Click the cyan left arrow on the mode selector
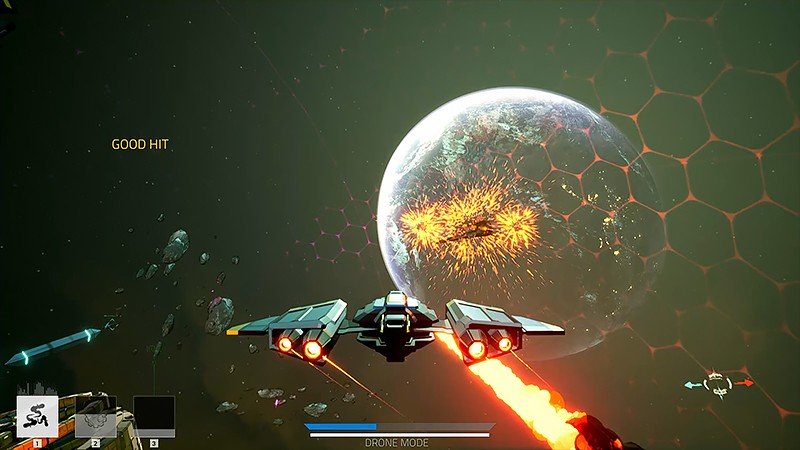This screenshot has width=800, height=450. (692, 383)
